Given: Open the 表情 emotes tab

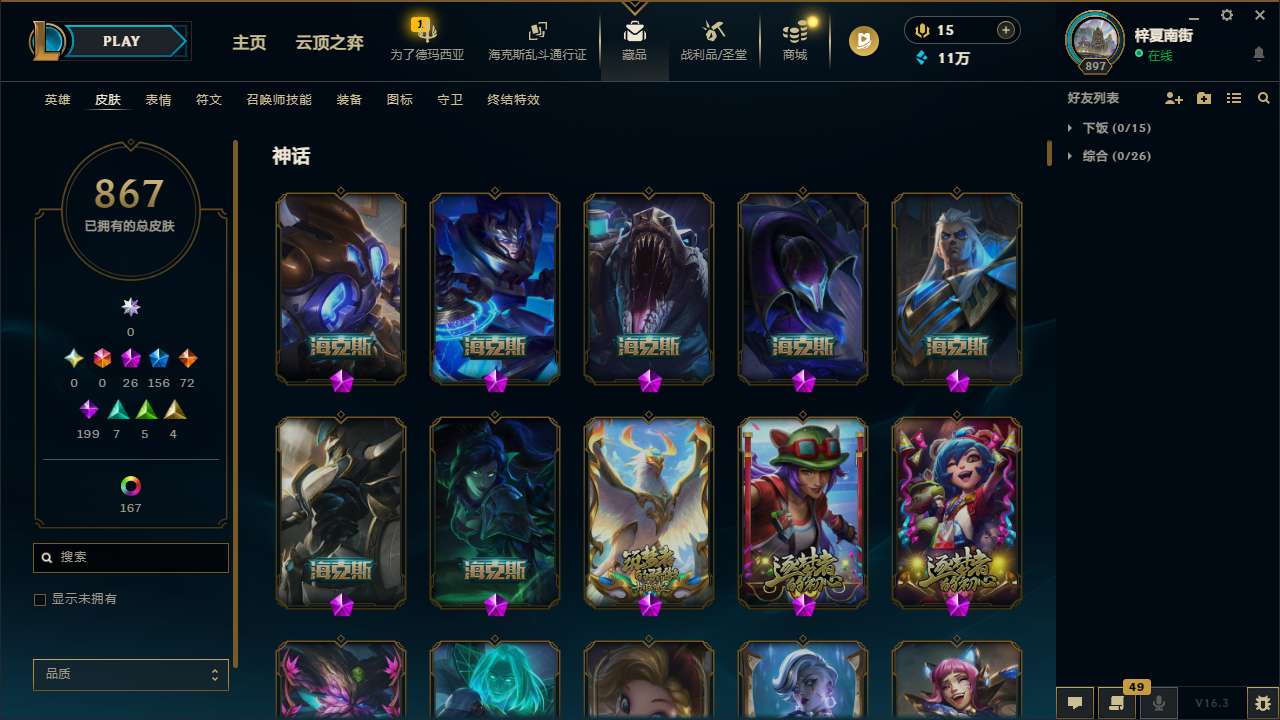Looking at the screenshot, I should (158, 100).
